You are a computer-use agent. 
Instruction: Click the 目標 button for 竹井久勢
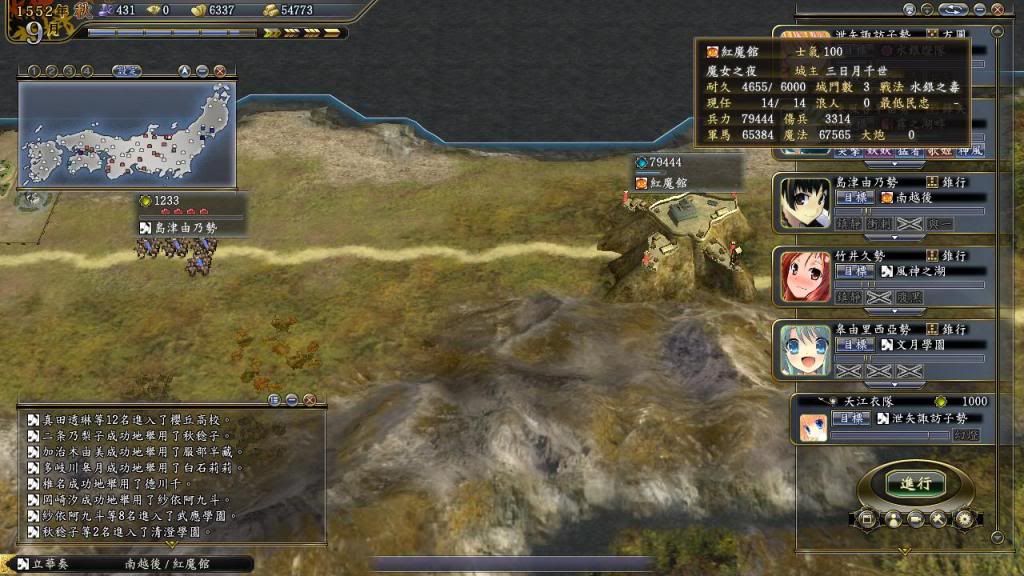[850, 271]
